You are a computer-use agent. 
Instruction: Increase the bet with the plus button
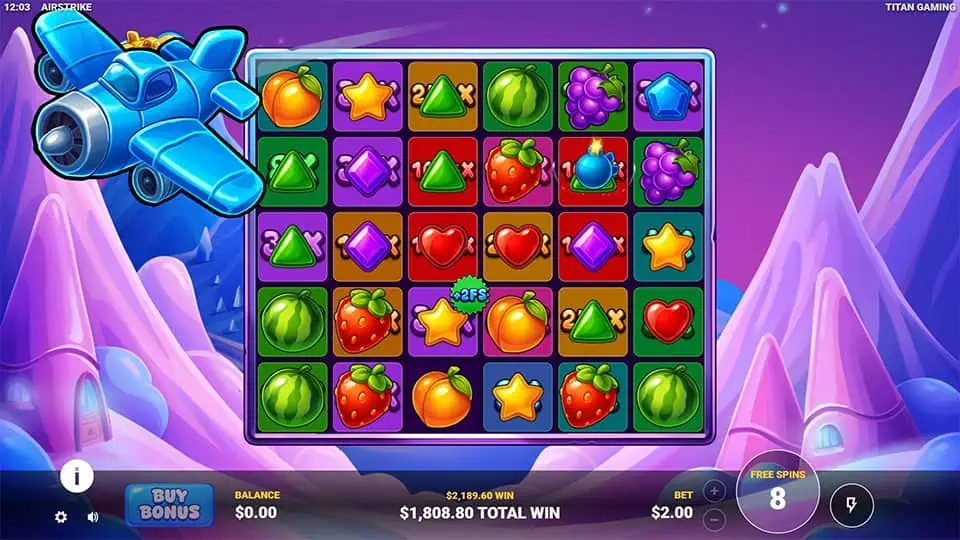coord(714,491)
